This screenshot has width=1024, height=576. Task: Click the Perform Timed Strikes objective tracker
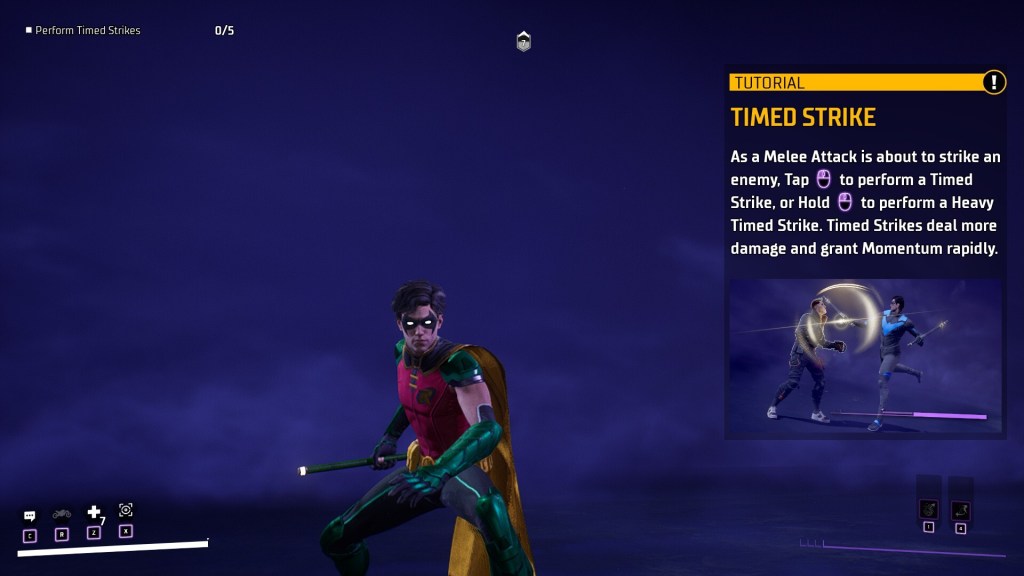click(x=87, y=31)
